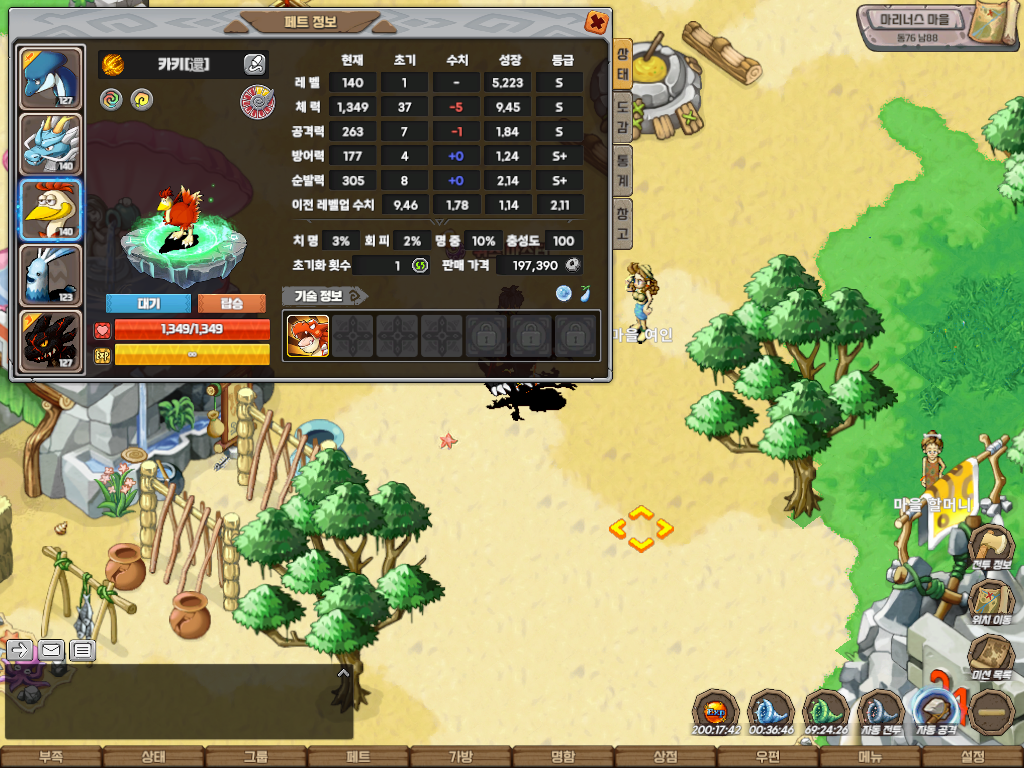Open the 미션 목록 mission list
The height and width of the screenshot is (768, 1024).
pos(991,657)
